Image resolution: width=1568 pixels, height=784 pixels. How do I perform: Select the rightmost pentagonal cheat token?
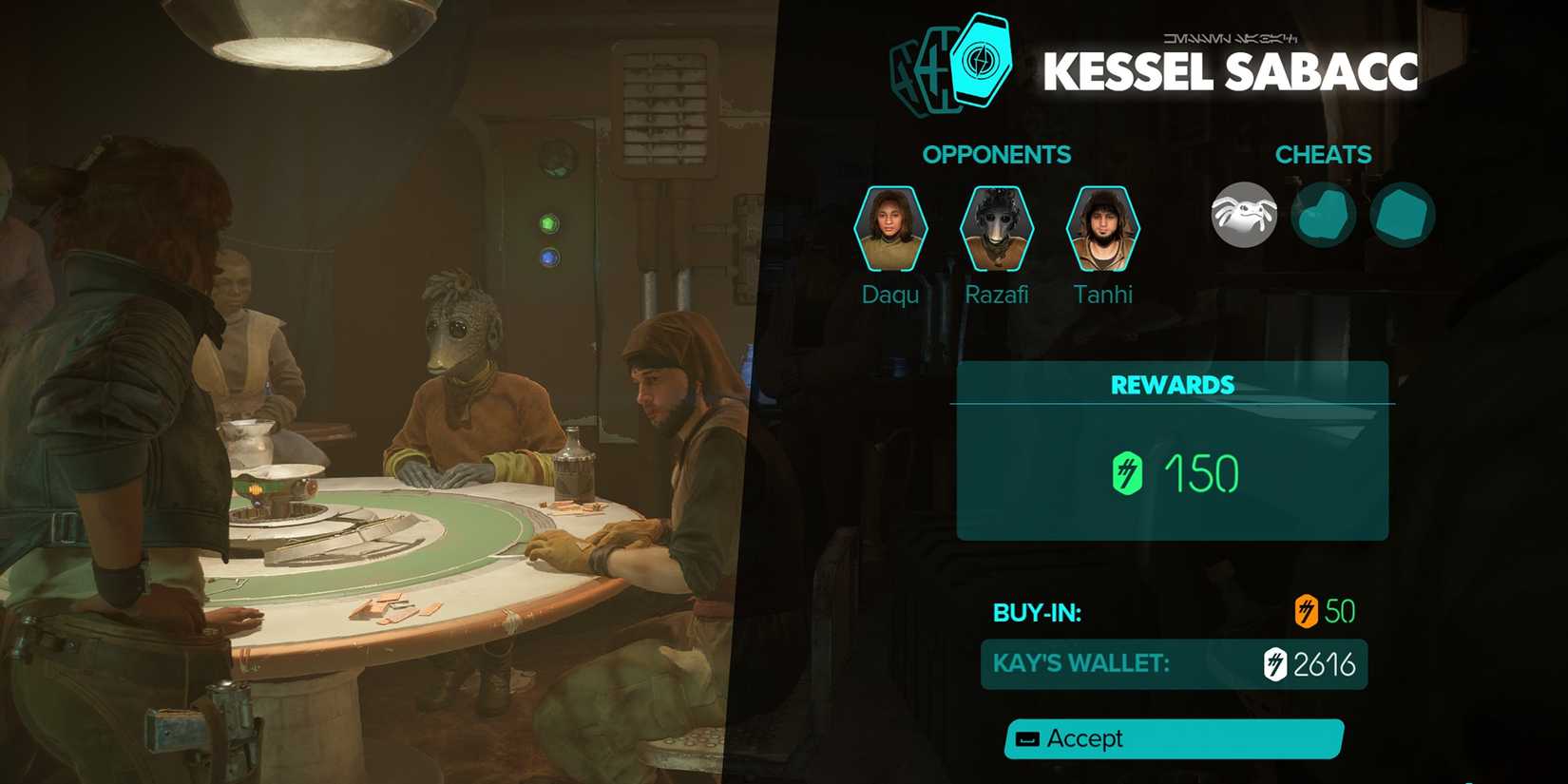pos(1404,216)
